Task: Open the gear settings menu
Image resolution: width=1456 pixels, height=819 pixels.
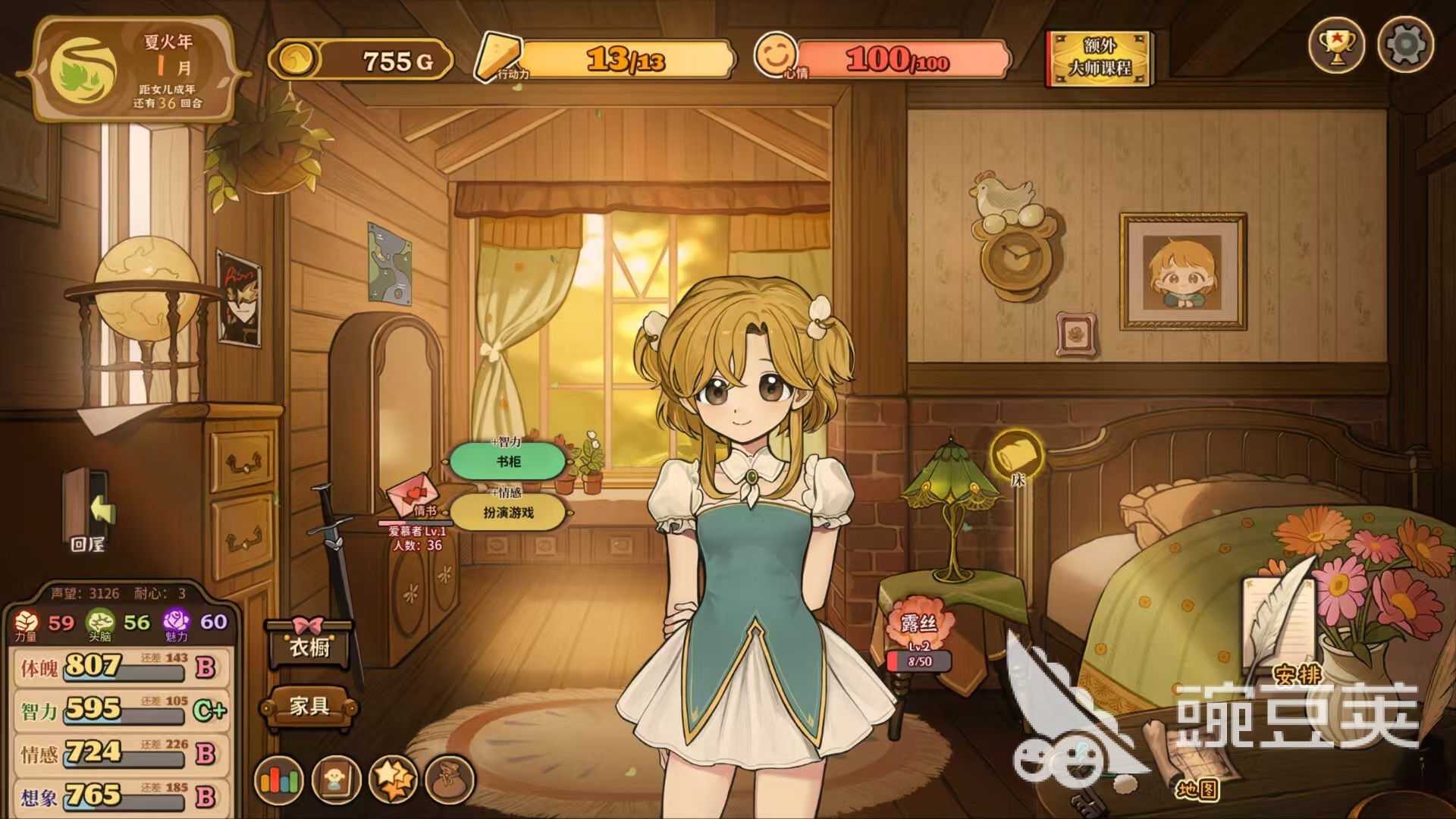Action: click(x=1405, y=45)
